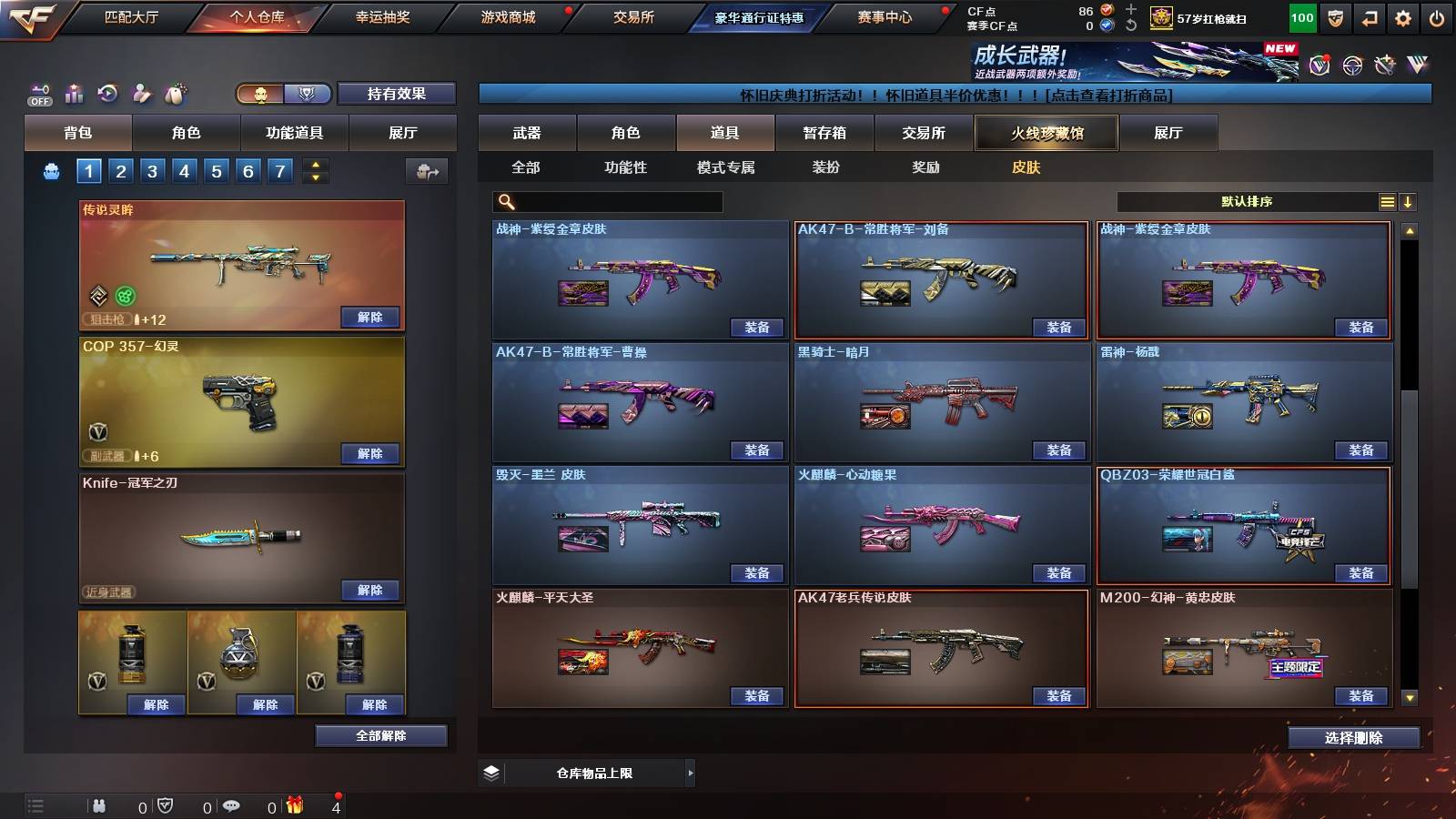Click the character figure icon in the top-left toolbar
Image resolution: width=1456 pixels, height=819 pixels.
141,92
